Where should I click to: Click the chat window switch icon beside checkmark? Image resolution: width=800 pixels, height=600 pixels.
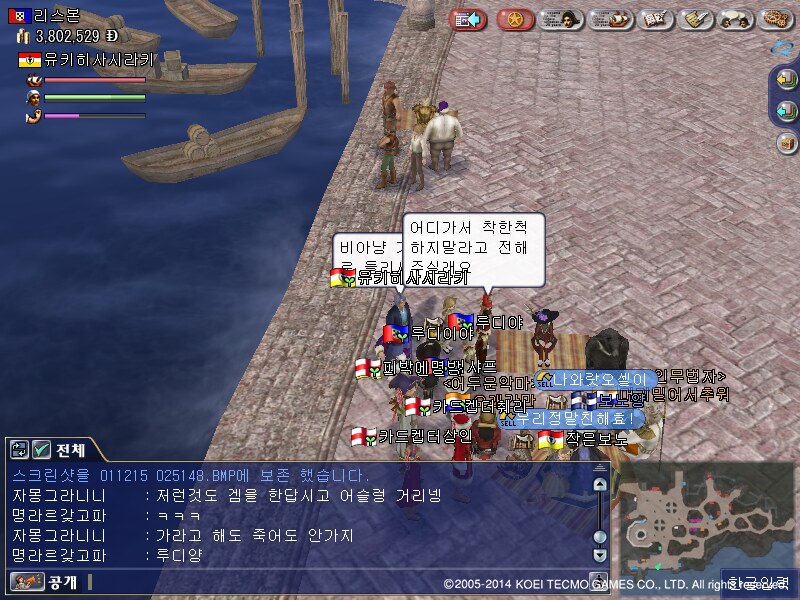(x=19, y=449)
